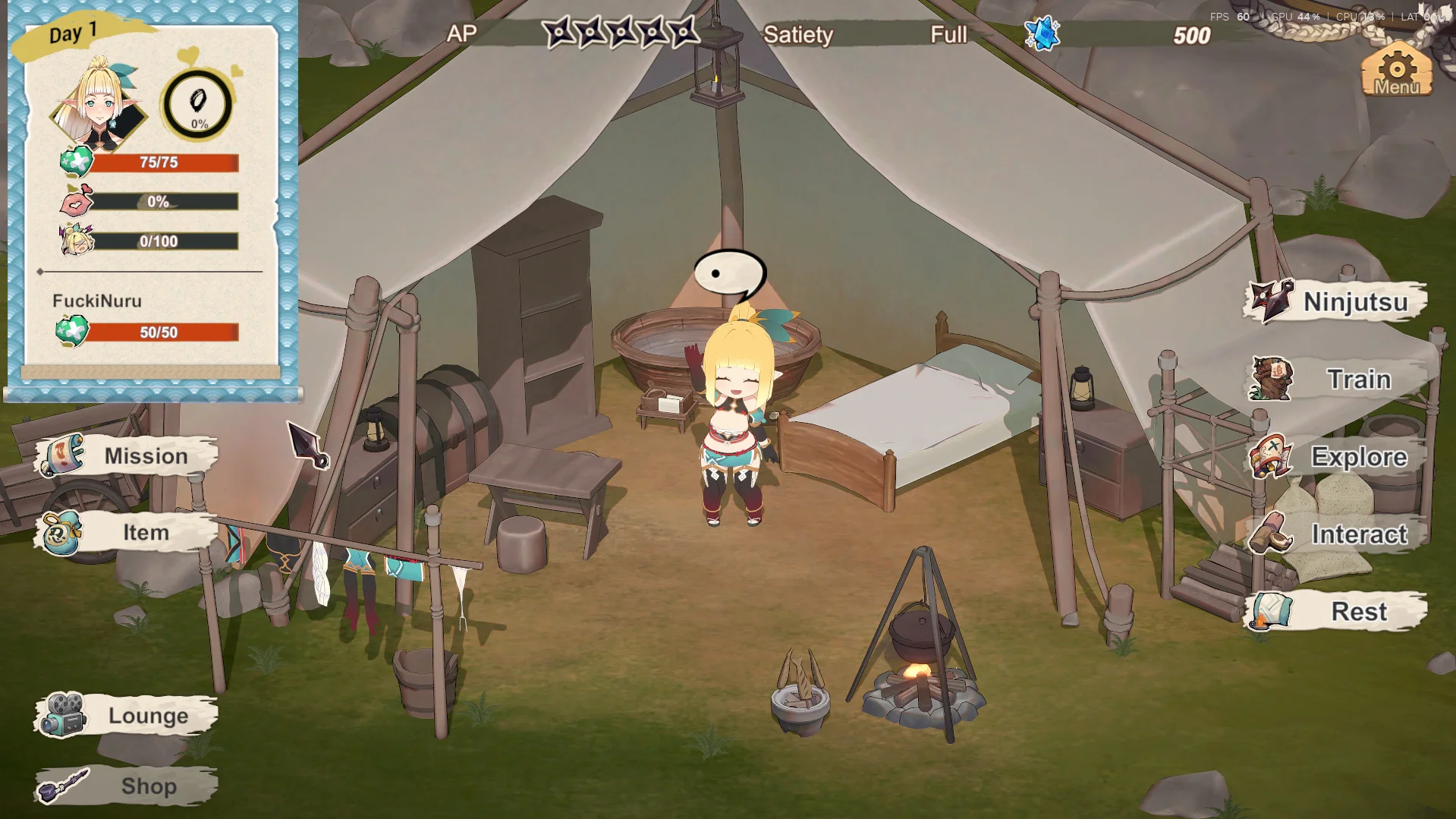Screen dimensions: 1456x819
Task: Visit the Shop
Action: 127,786
